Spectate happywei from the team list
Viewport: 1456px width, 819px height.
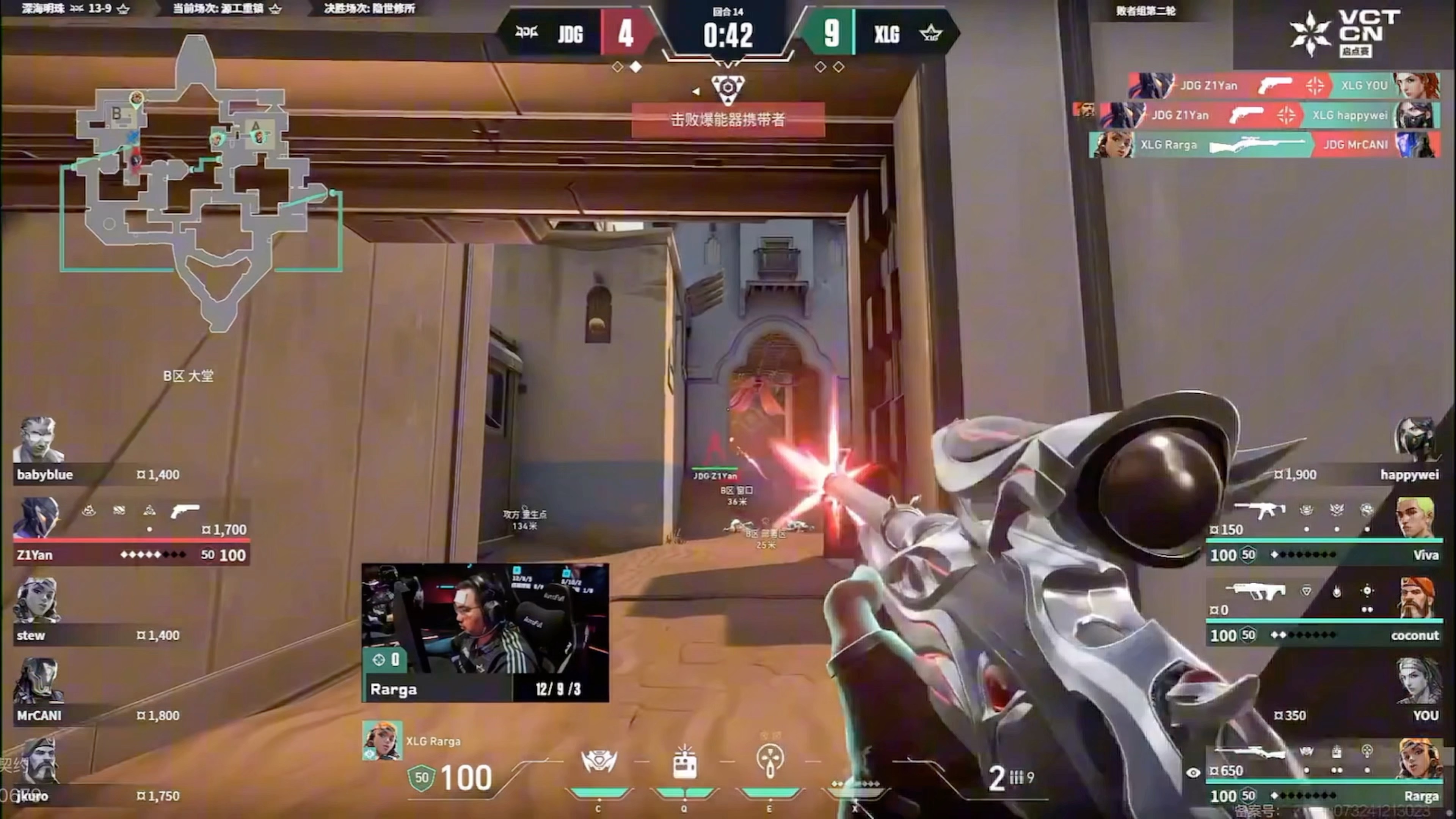pos(1357,452)
